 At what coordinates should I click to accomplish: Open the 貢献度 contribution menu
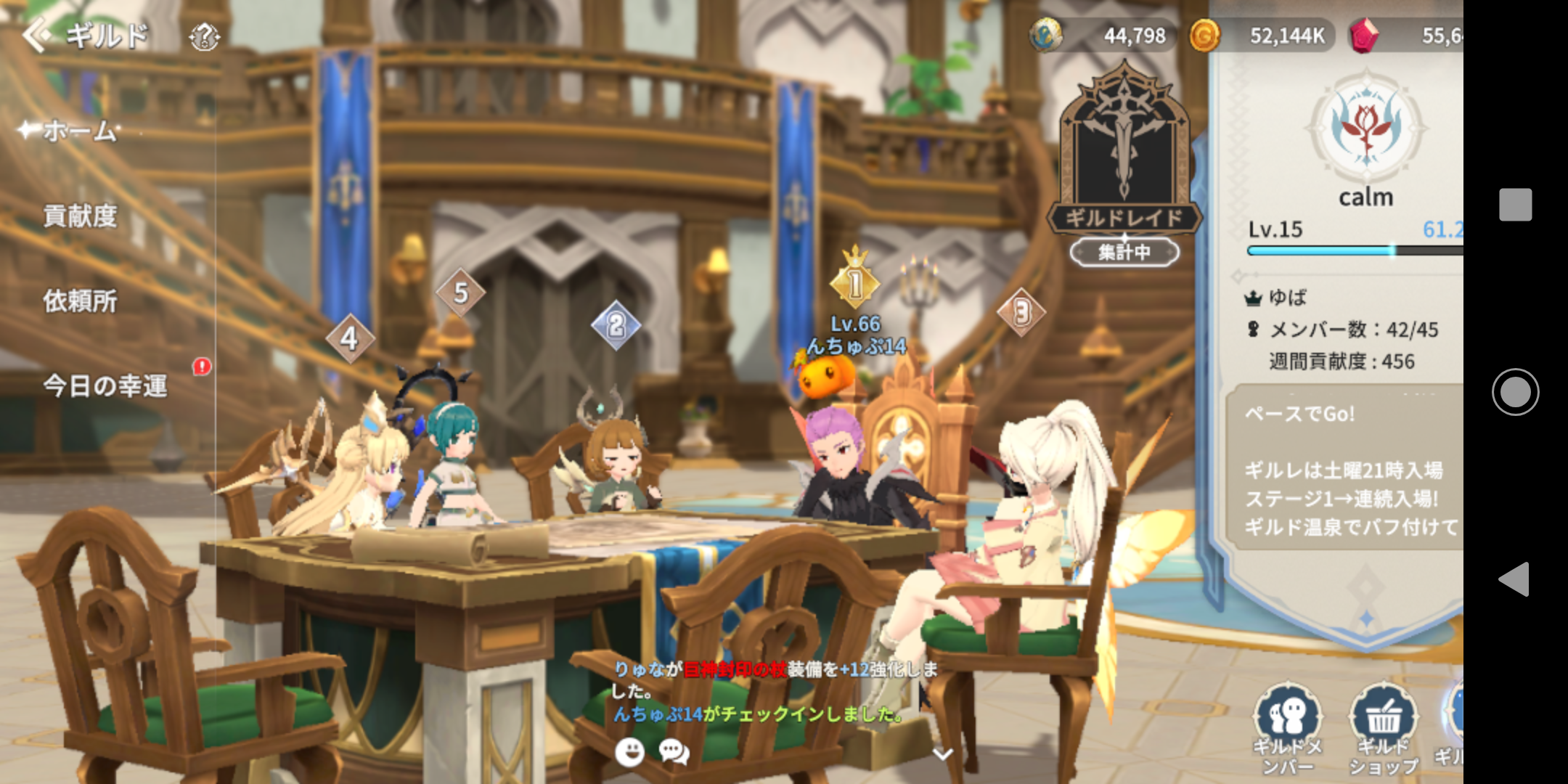pos(80,216)
